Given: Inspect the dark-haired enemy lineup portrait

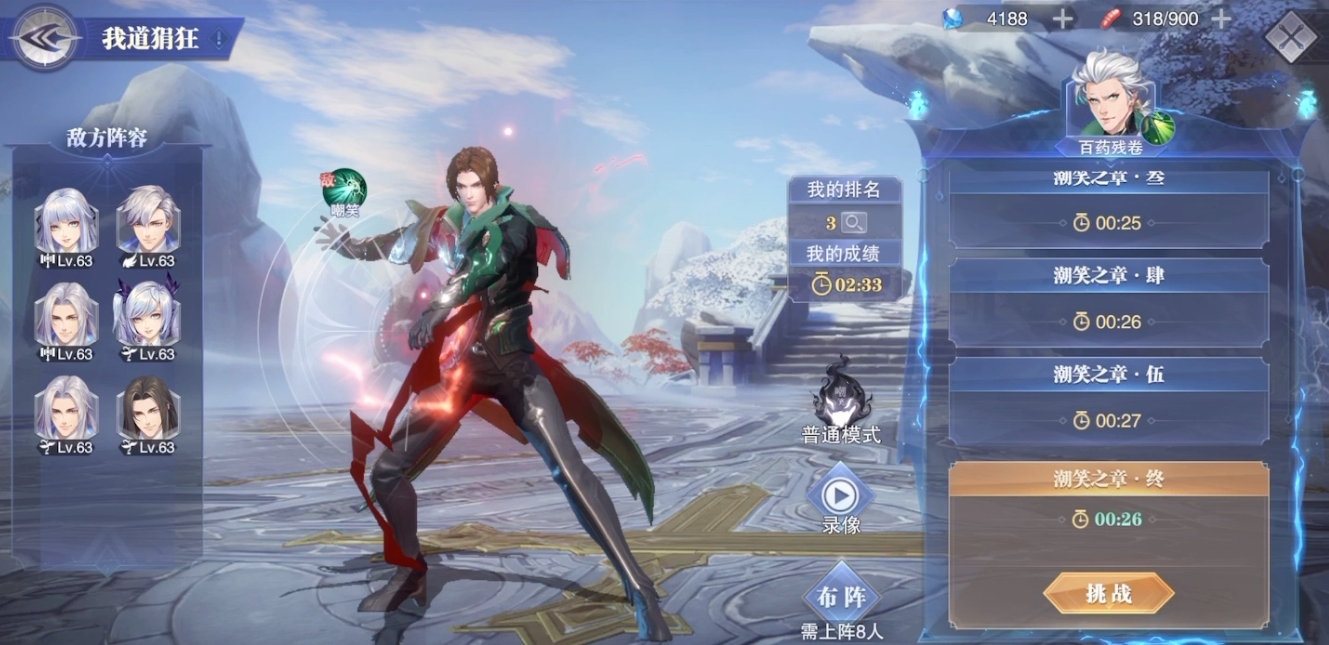Looking at the screenshot, I should coord(148,409).
